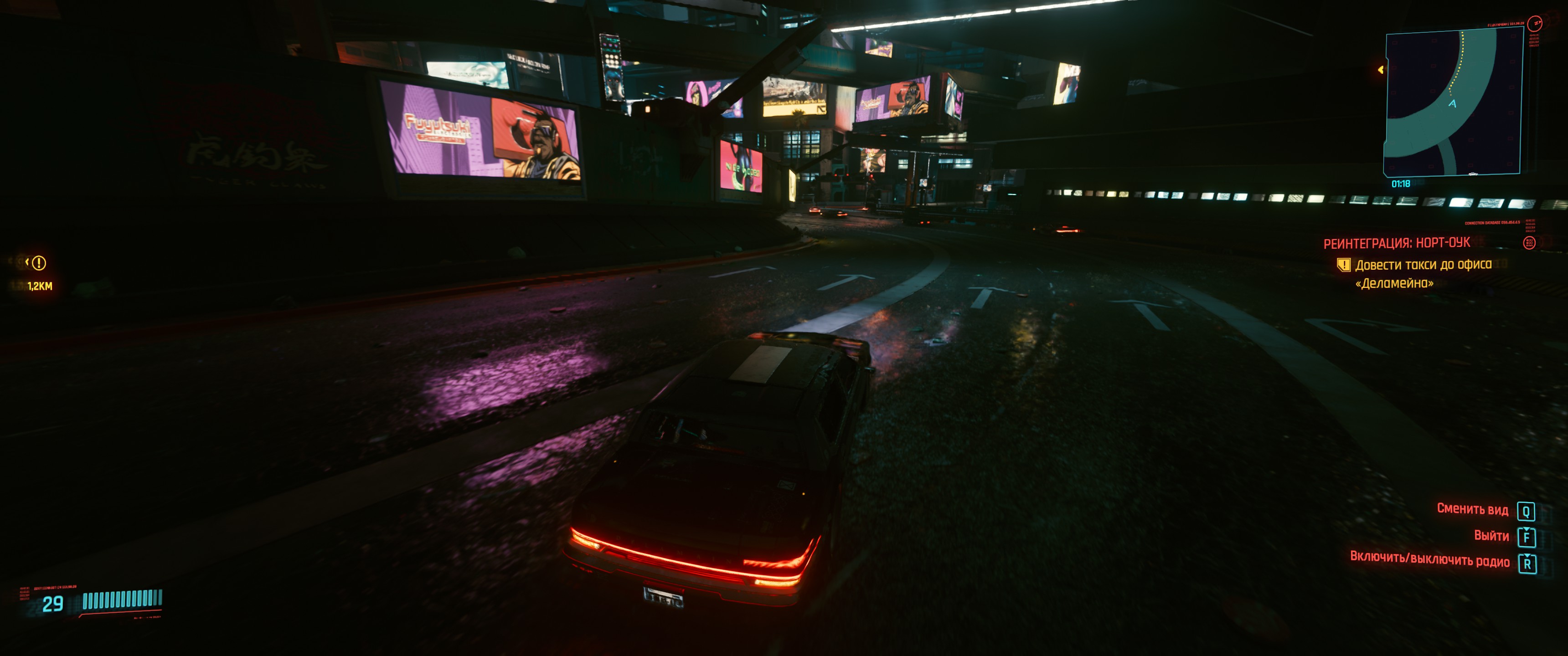Click the round quest icon beside the quest title
The height and width of the screenshot is (656, 1568).
click(1528, 243)
